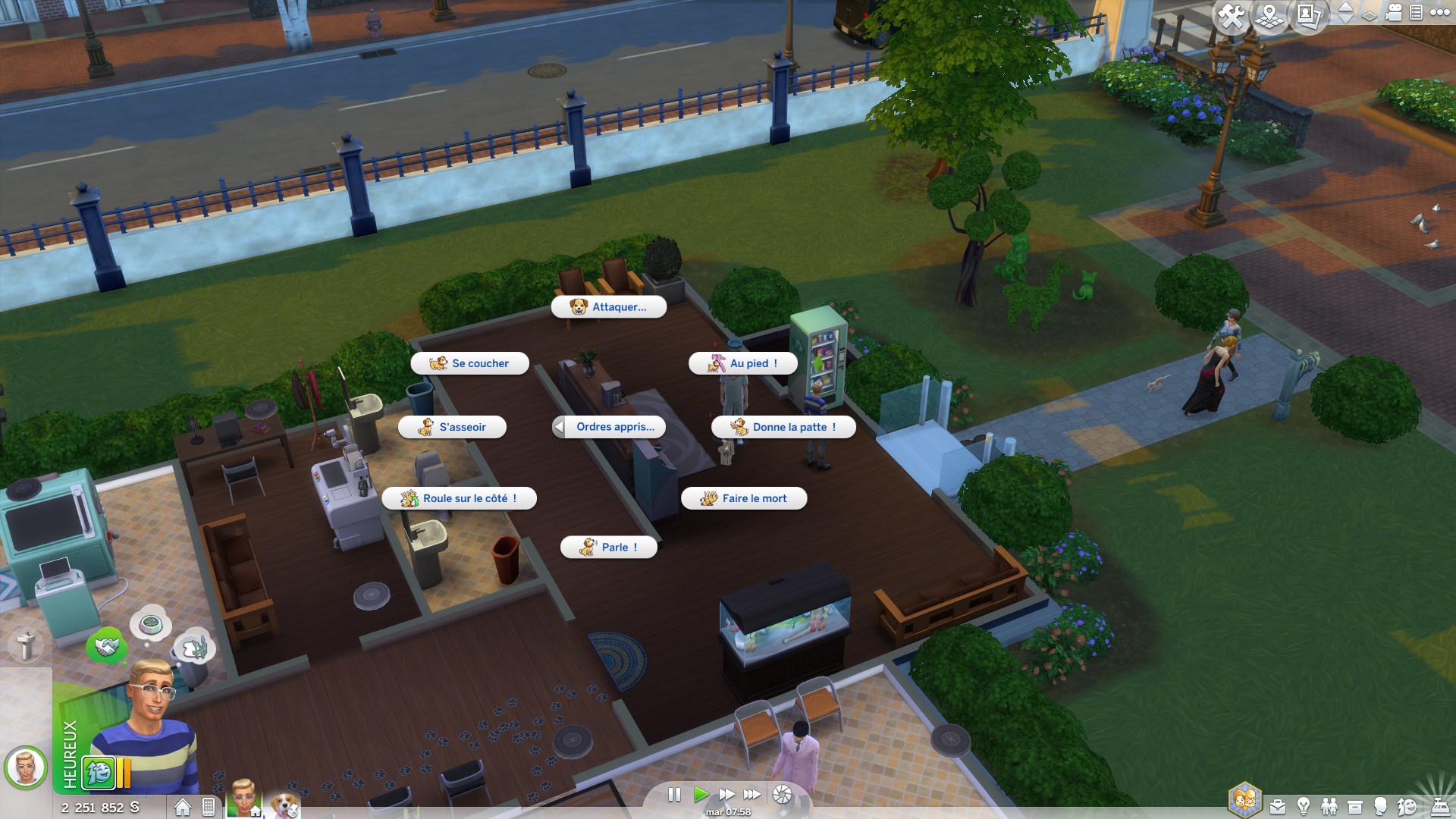Choose Donne la patte from the pie menu
Screen dimensions: 1456x819
coord(783,427)
